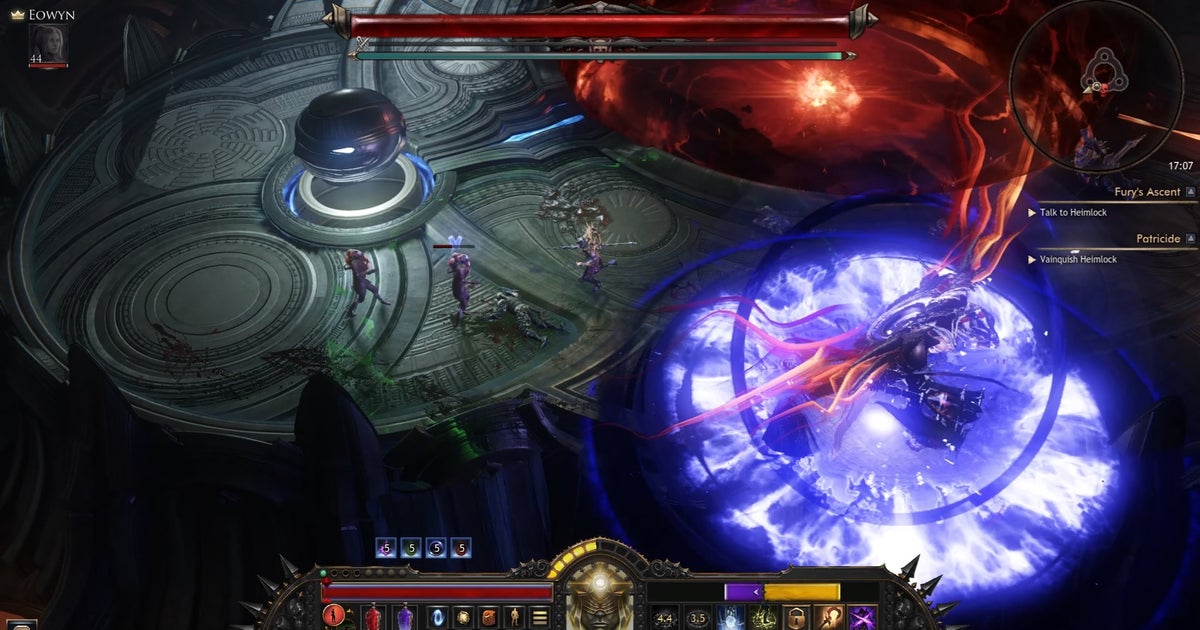Click the padlock skill slot
This screenshot has height=630, width=1200.
pyautogui.click(x=796, y=618)
